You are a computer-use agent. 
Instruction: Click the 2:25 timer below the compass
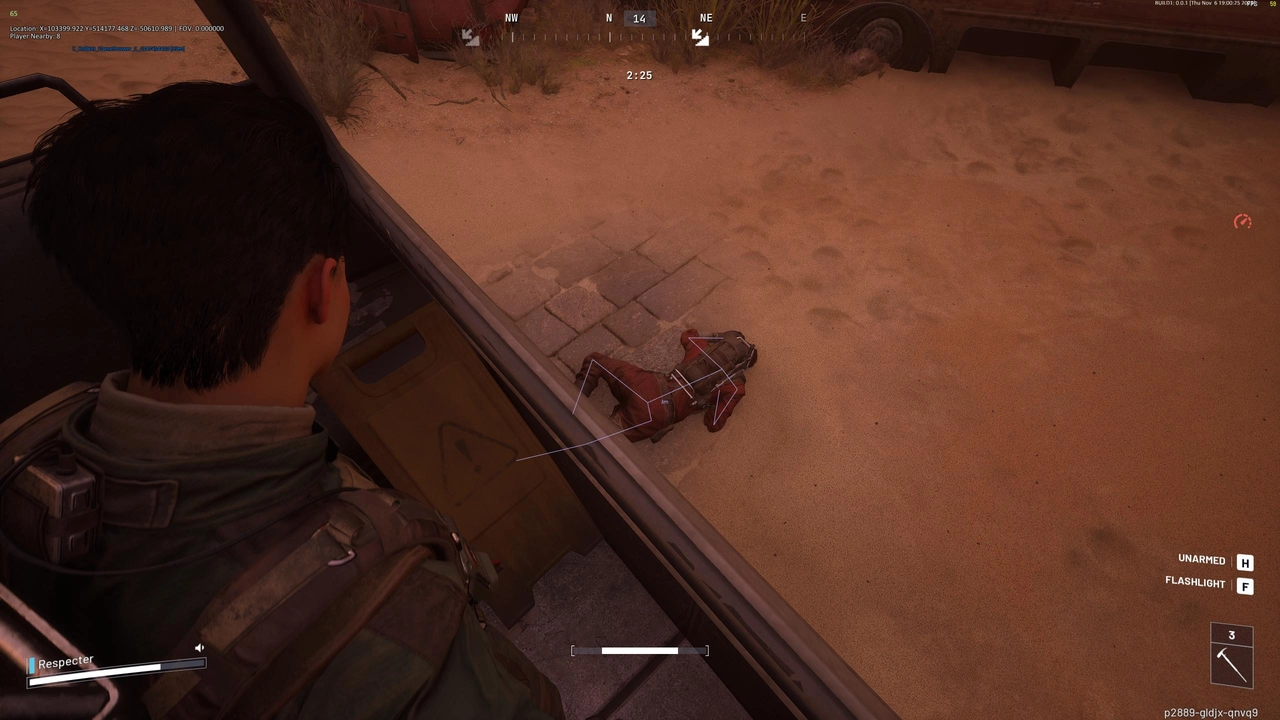[638, 74]
